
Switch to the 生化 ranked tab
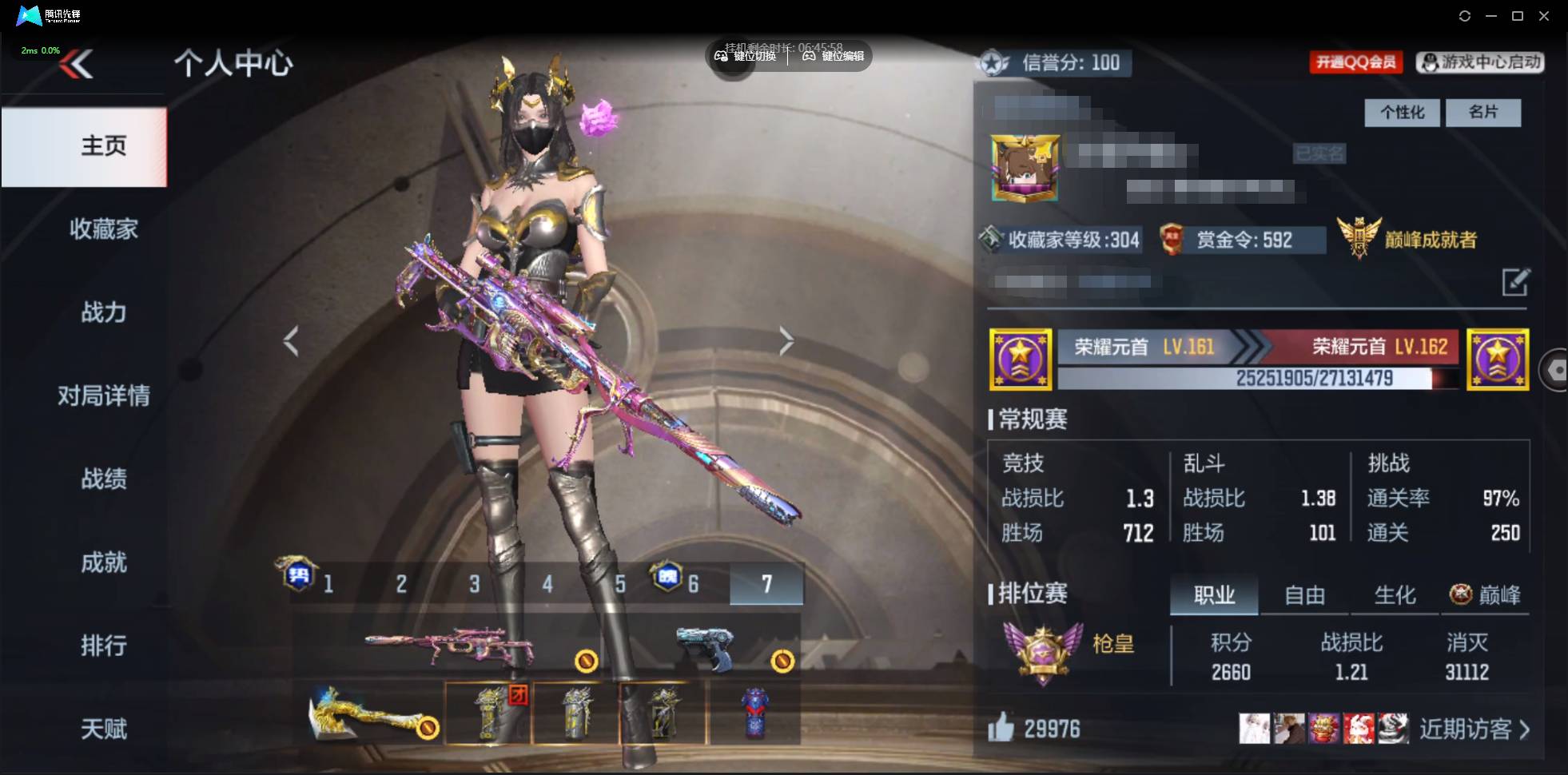coord(1395,595)
